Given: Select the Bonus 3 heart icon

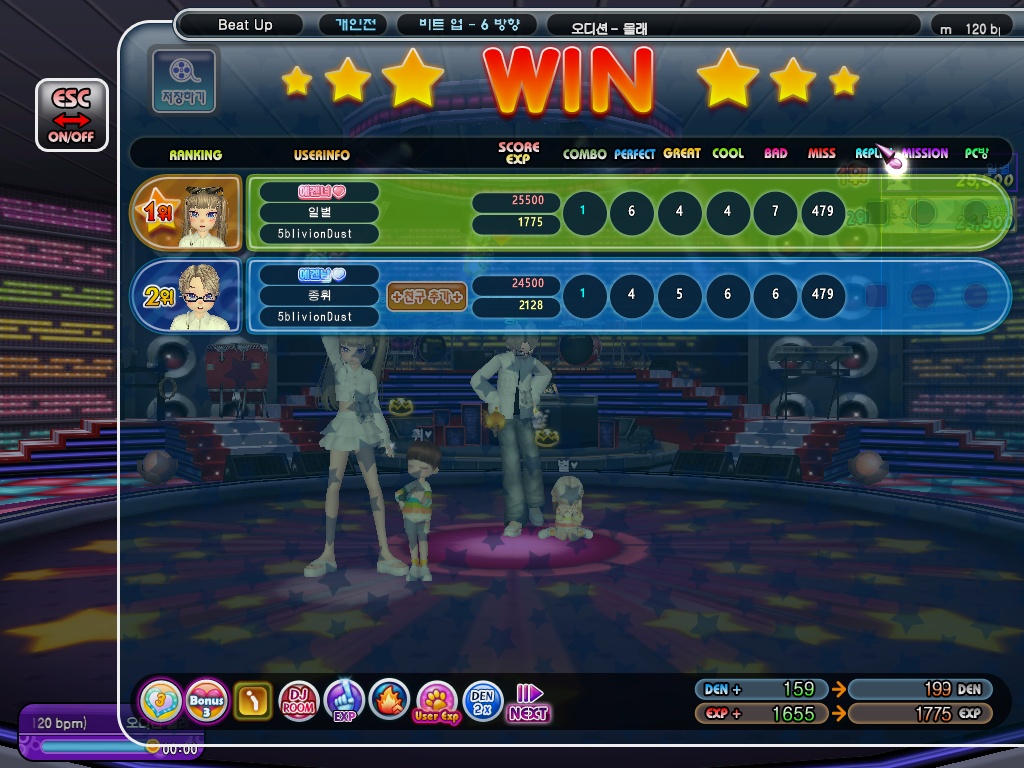Looking at the screenshot, I should (x=207, y=701).
